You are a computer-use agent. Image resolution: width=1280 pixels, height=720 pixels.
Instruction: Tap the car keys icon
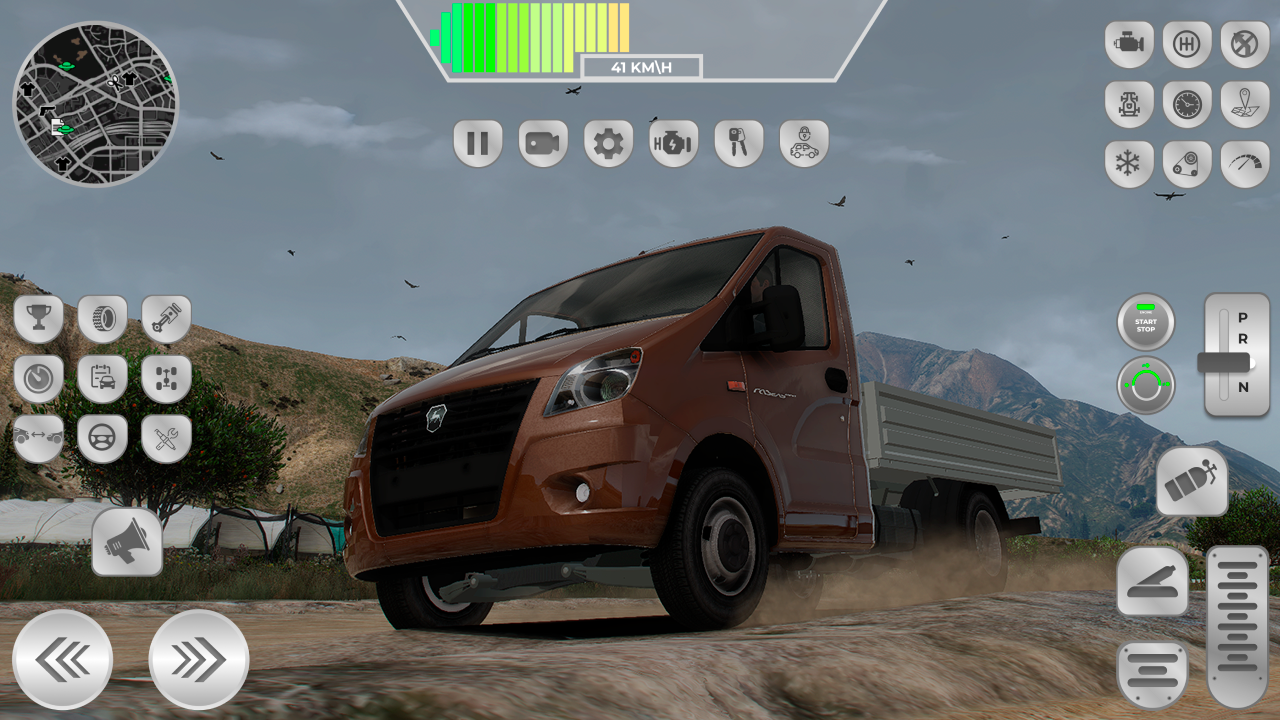[x=738, y=144]
